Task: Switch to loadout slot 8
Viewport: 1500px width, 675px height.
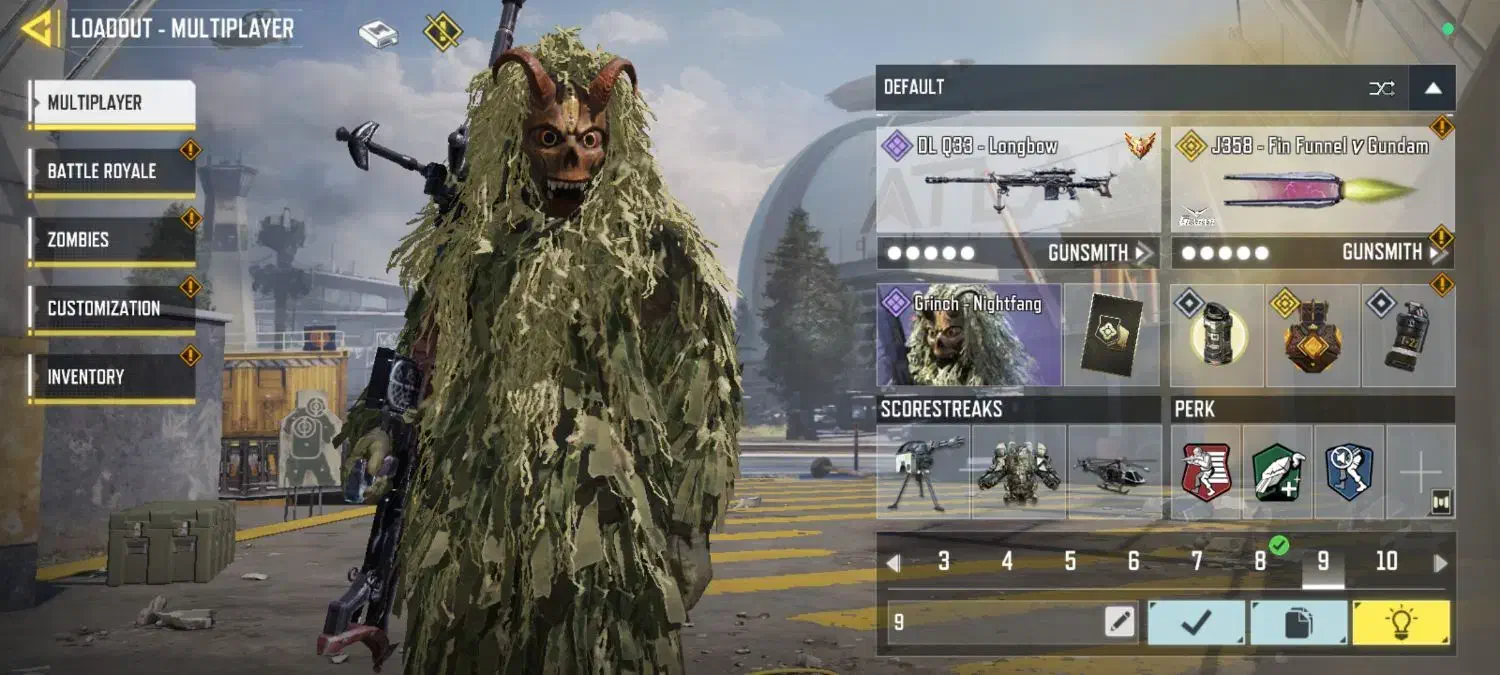Action: [x=1260, y=562]
